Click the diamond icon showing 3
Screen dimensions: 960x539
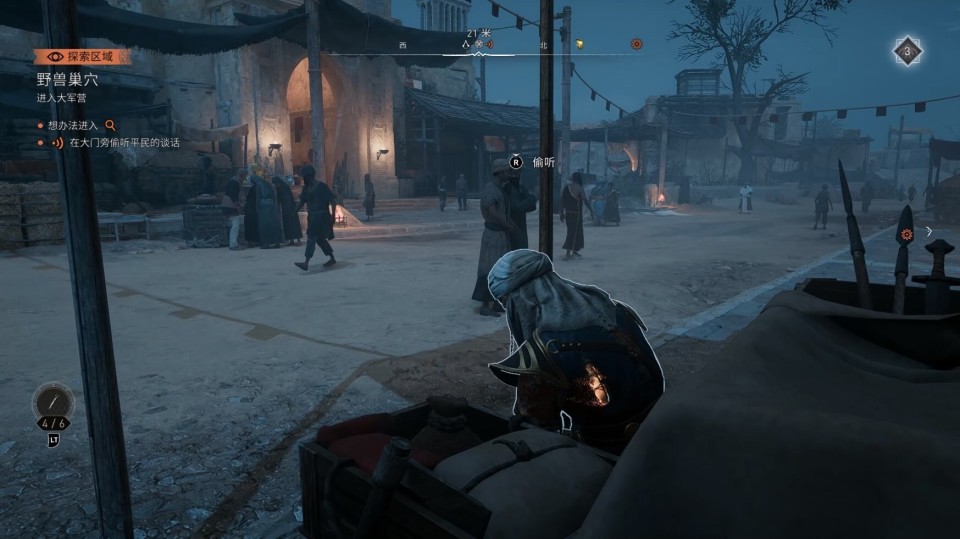[x=907, y=51]
